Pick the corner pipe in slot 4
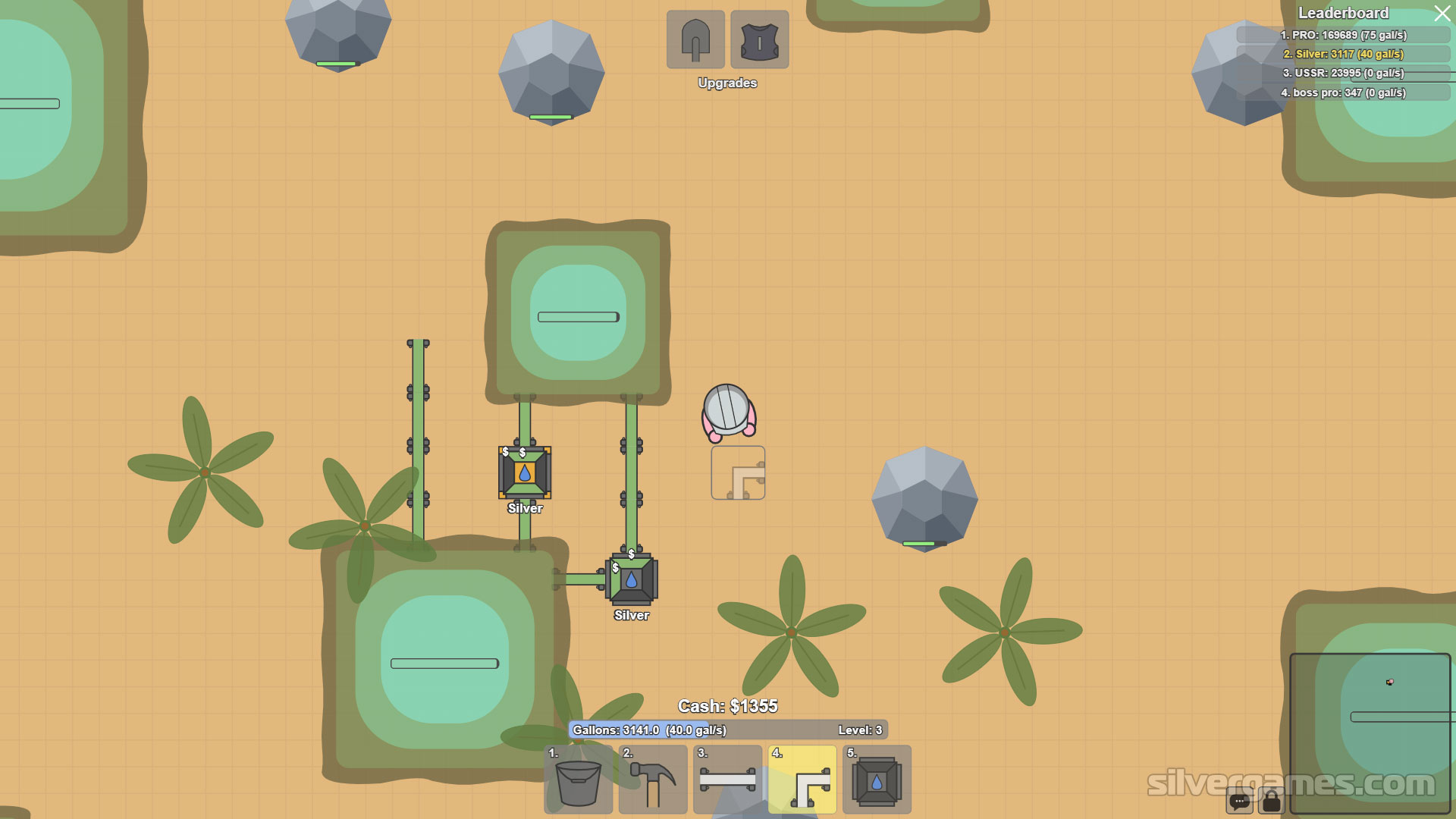Image resolution: width=1456 pixels, height=819 pixels. pyautogui.click(x=802, y=780)
